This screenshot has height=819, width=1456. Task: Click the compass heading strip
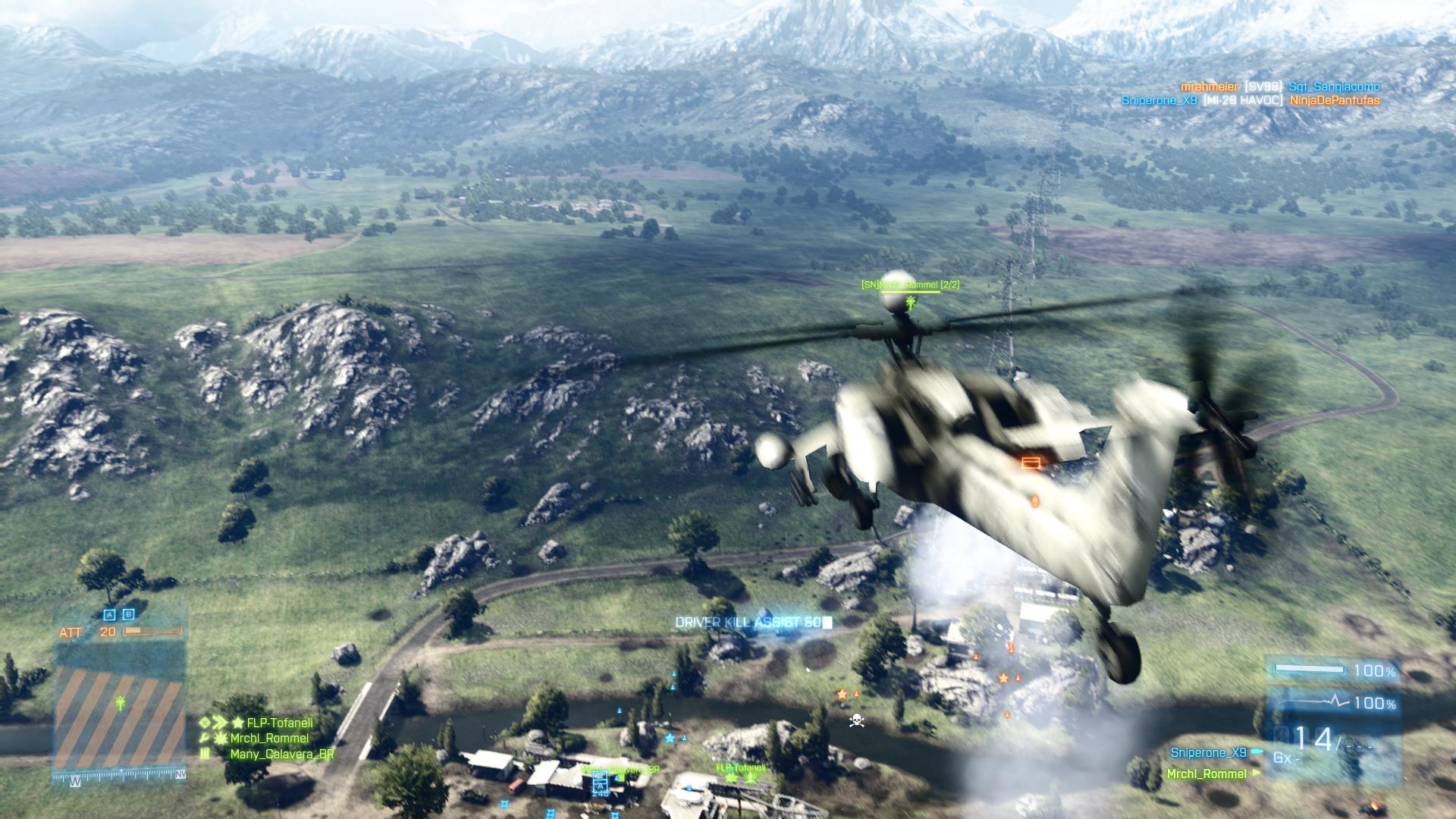coord(120,775)
